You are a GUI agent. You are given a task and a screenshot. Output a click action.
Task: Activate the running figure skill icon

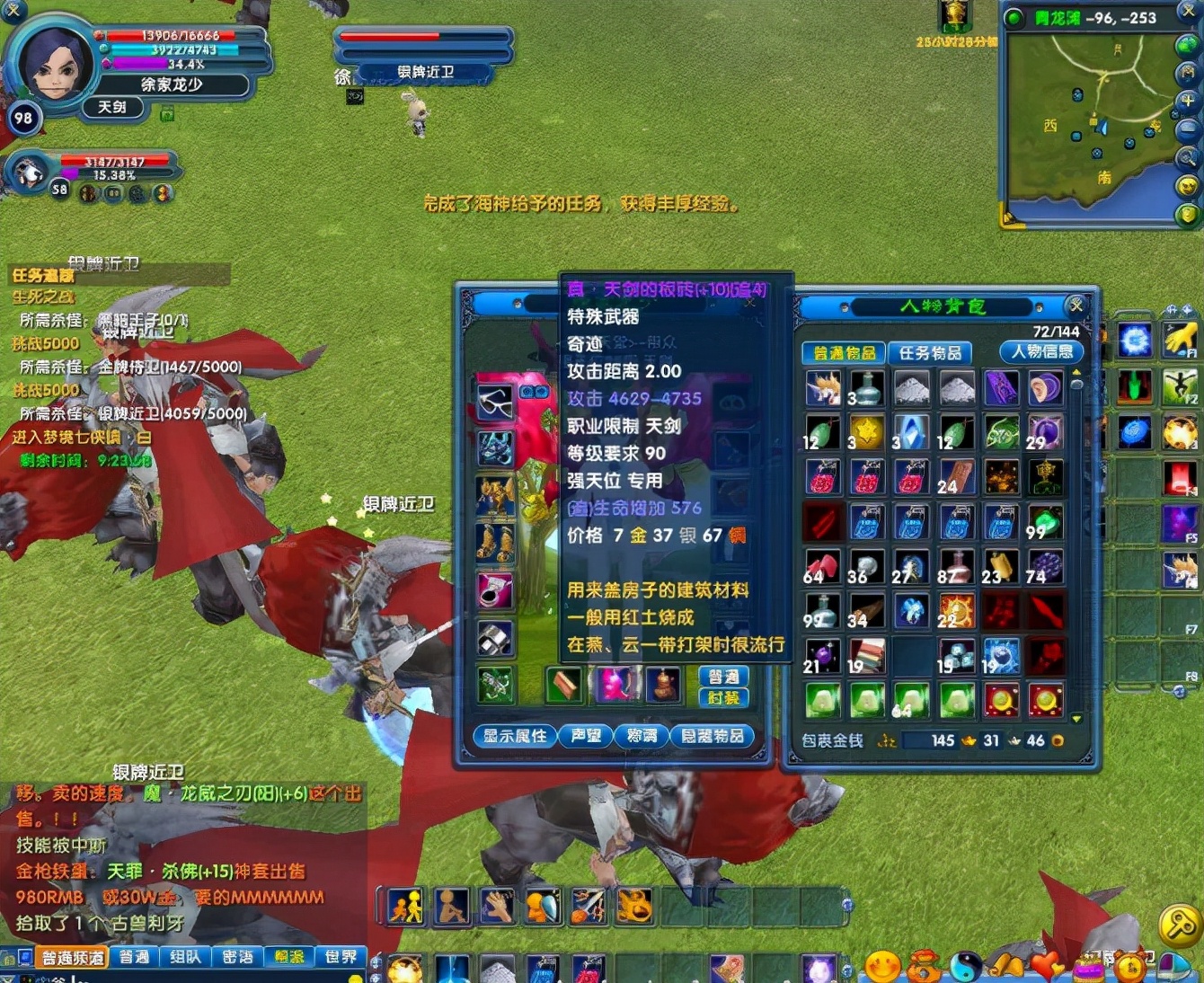tap(405, 907)
